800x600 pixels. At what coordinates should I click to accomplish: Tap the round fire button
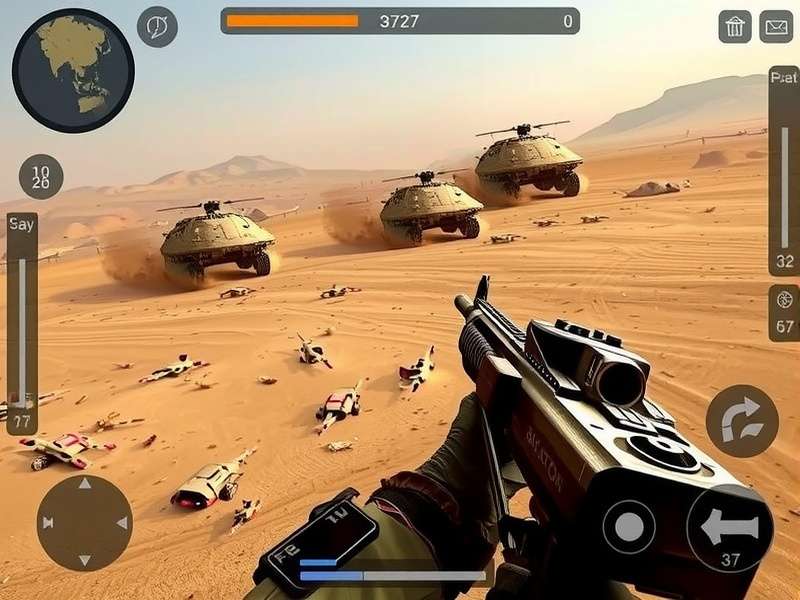[x=629, y=526]
